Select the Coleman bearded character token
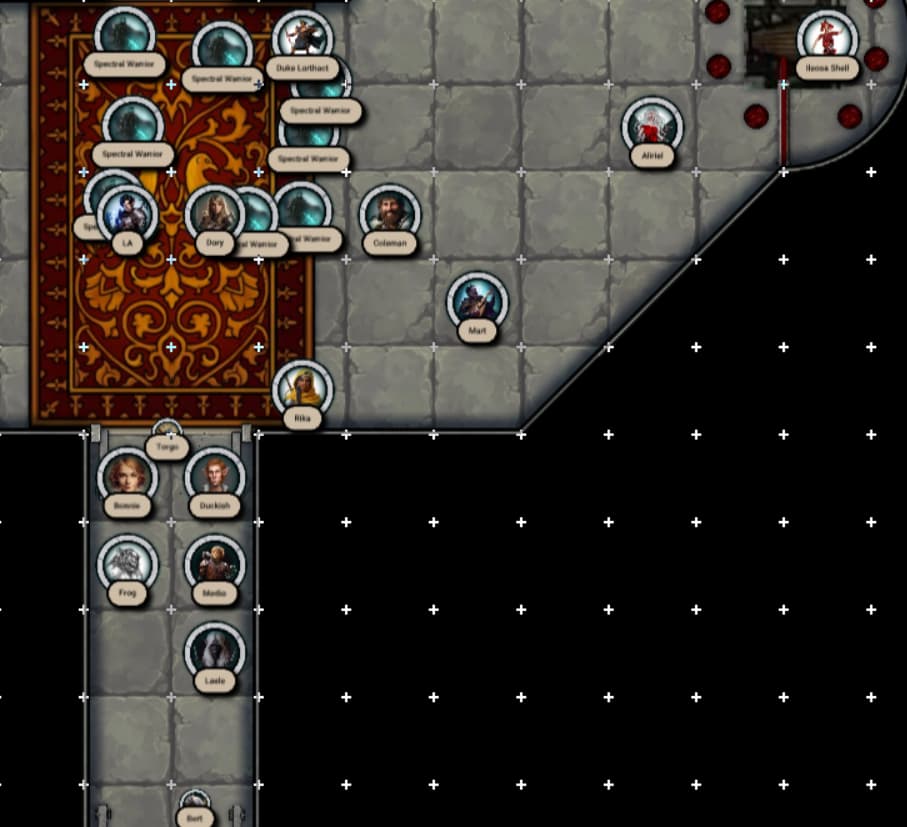The width and height of the screenshot is (907, 827). point(389,214)
